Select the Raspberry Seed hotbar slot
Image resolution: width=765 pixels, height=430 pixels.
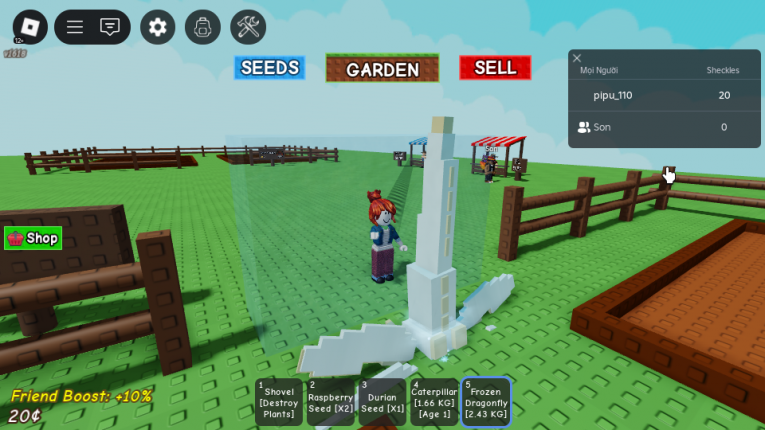[330, 402]
